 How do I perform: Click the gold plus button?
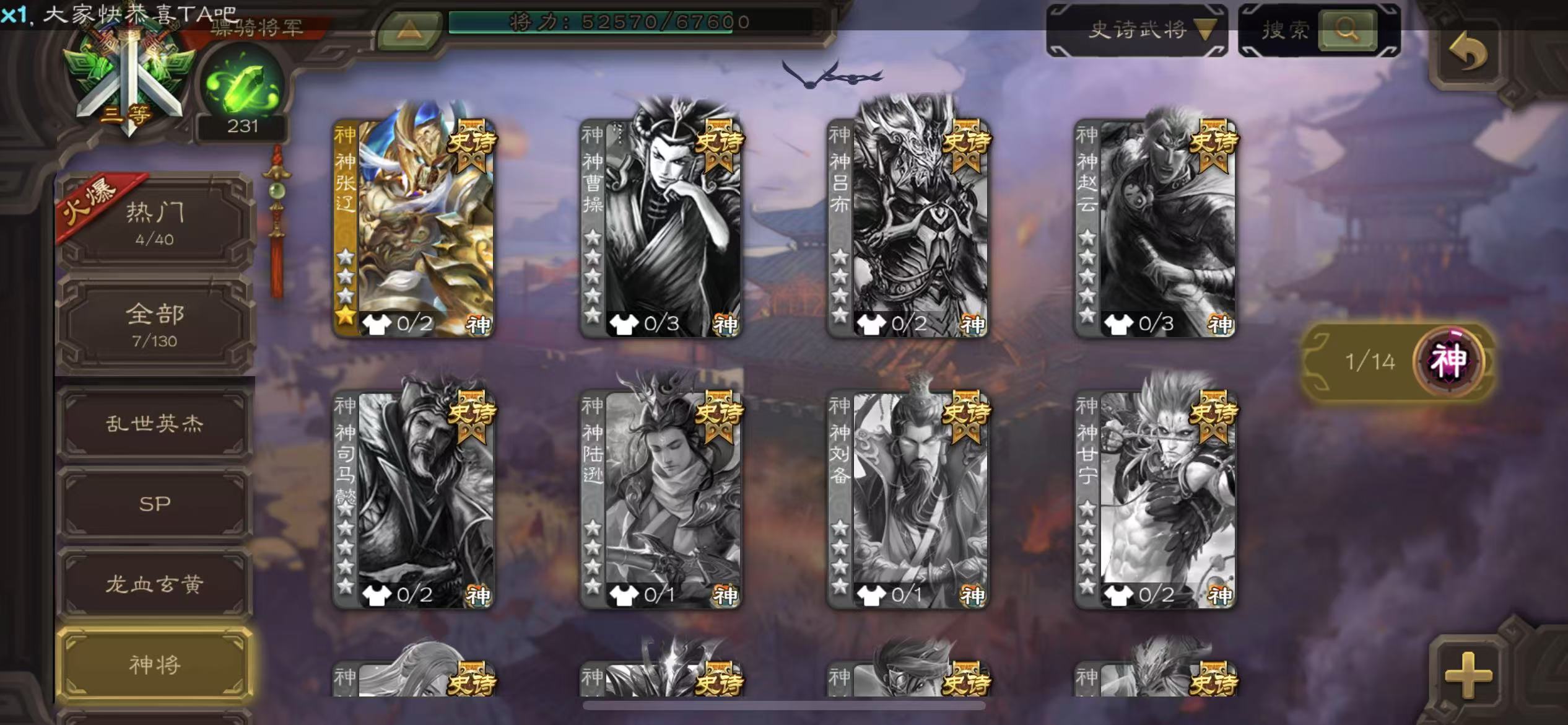[1468, 675]
